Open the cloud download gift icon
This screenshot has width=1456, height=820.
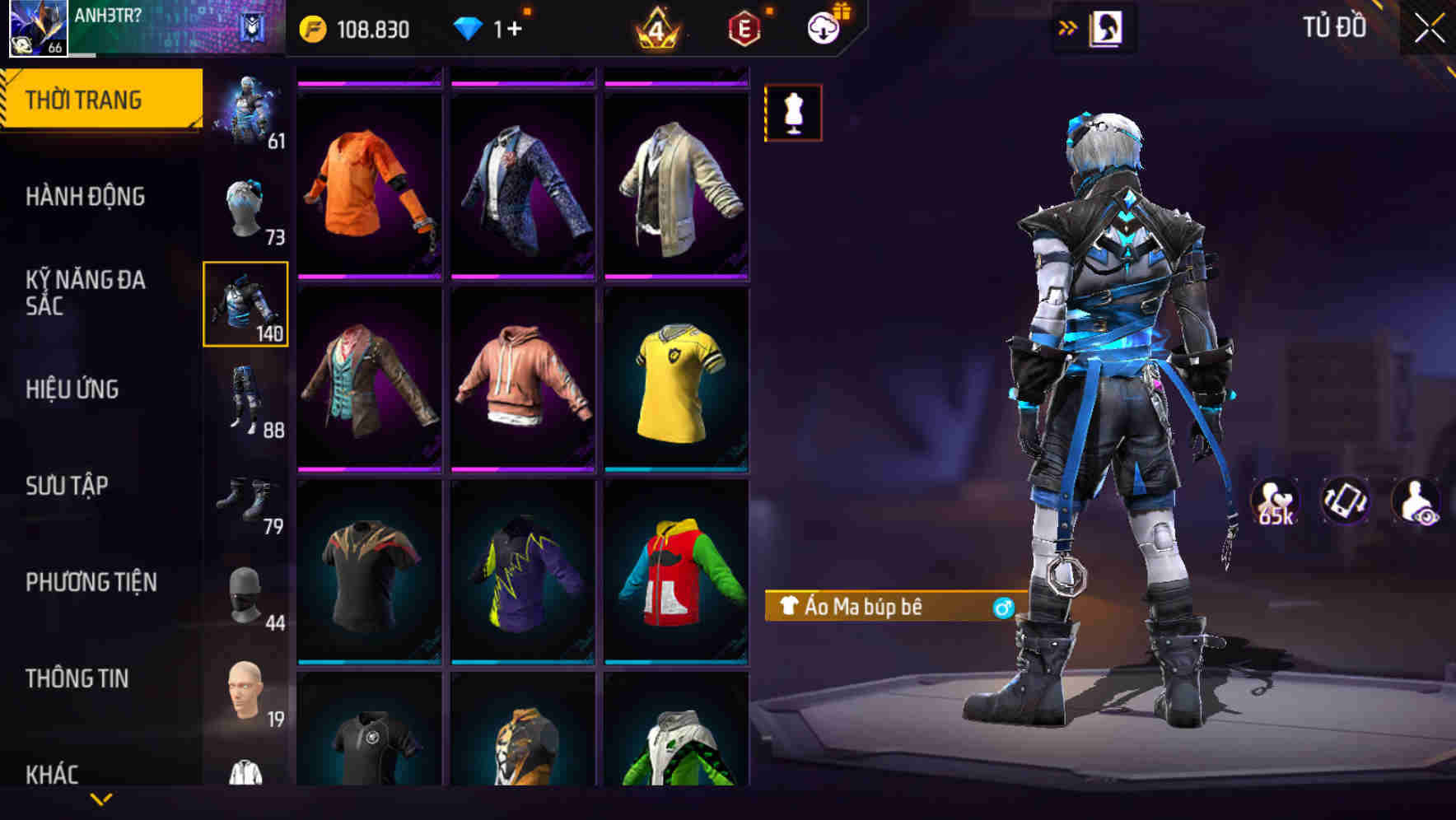(824, 27)
